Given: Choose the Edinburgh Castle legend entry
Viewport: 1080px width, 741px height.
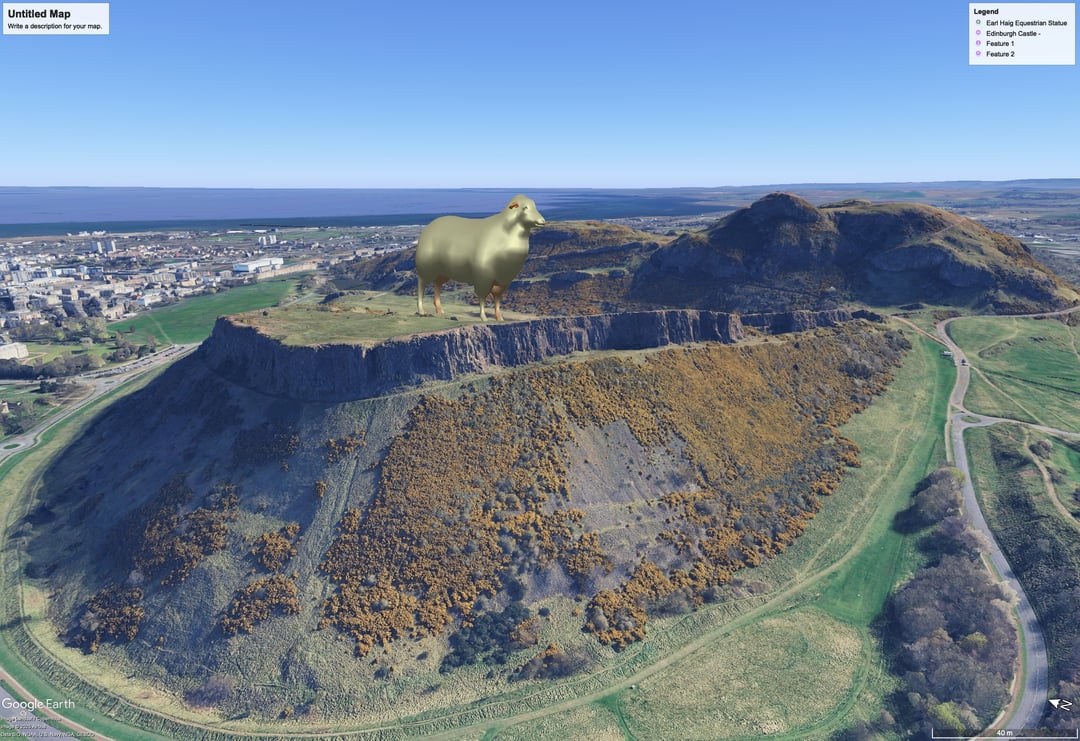Looking at the screenshot, I should [x=1013, y=33].
